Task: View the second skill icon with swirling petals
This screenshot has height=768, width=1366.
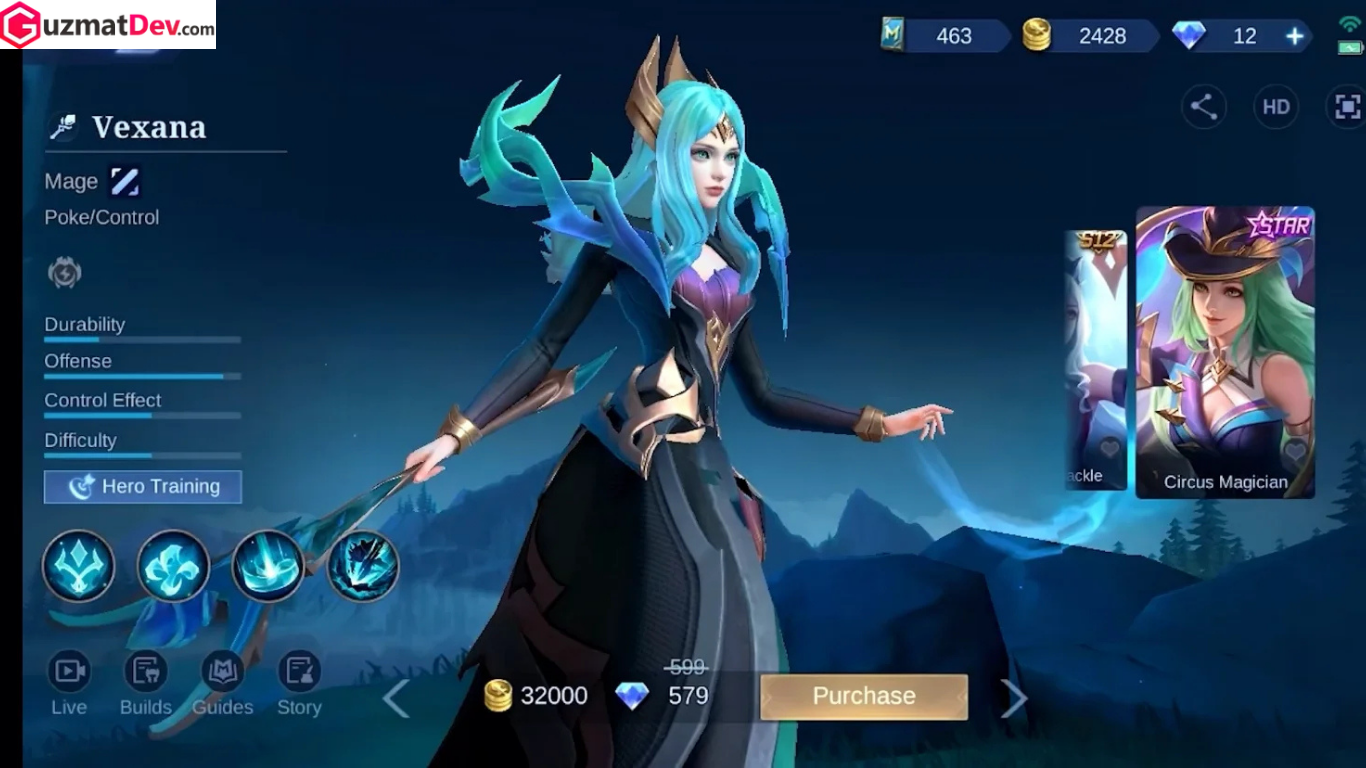Action: coord(173,566)
